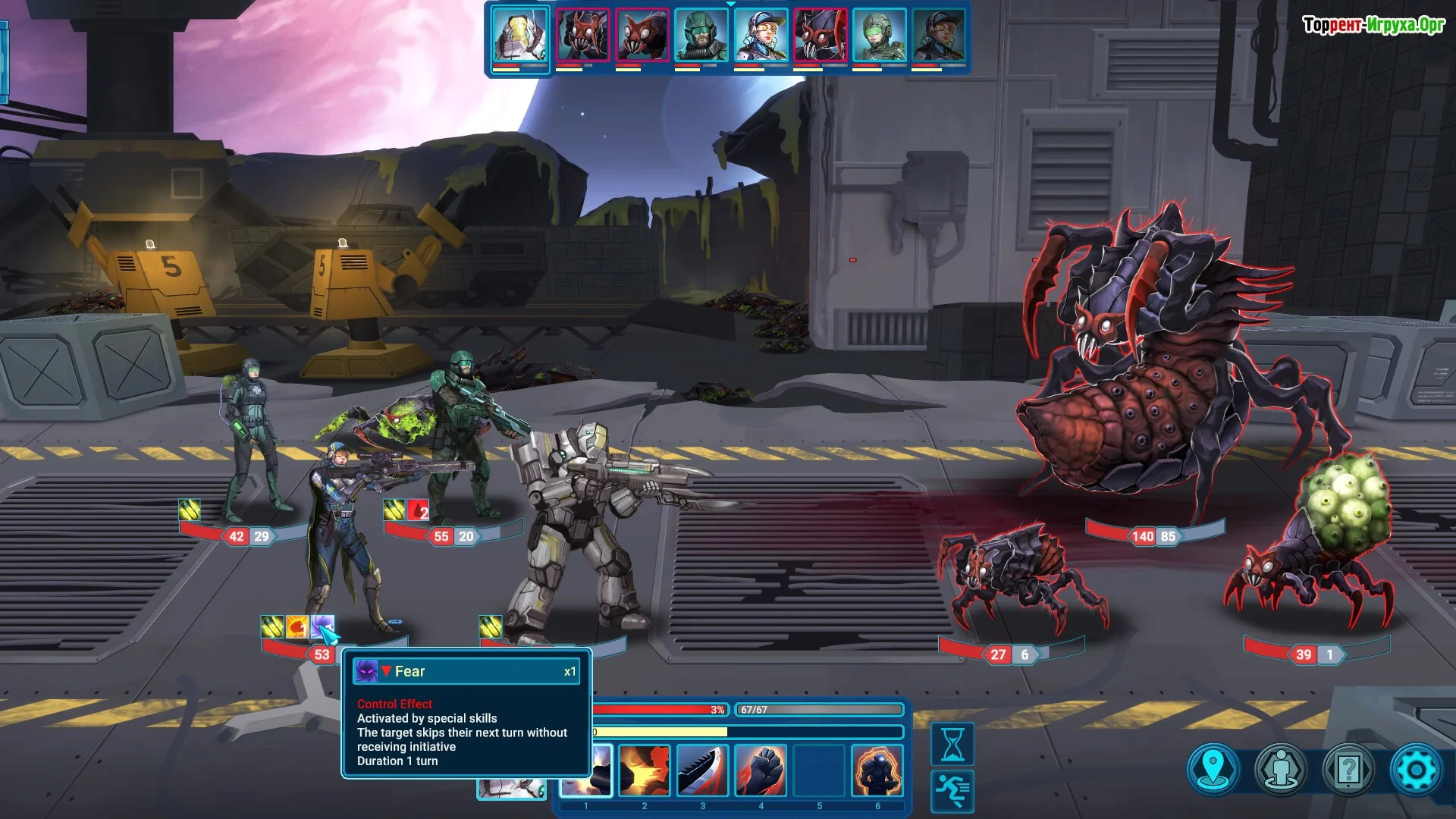
Task: Click the bleed status icon on green soldier
Action: coord(419,510)
